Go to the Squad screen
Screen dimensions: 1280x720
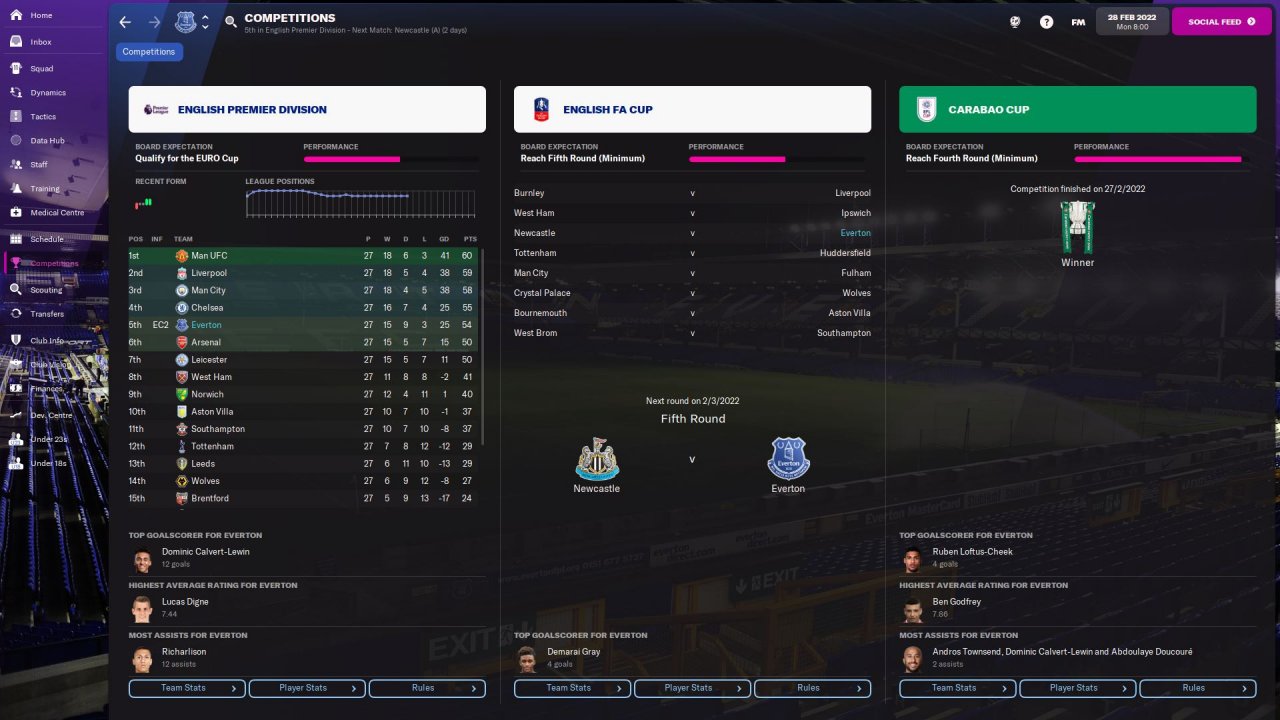[x=41, y=69]
